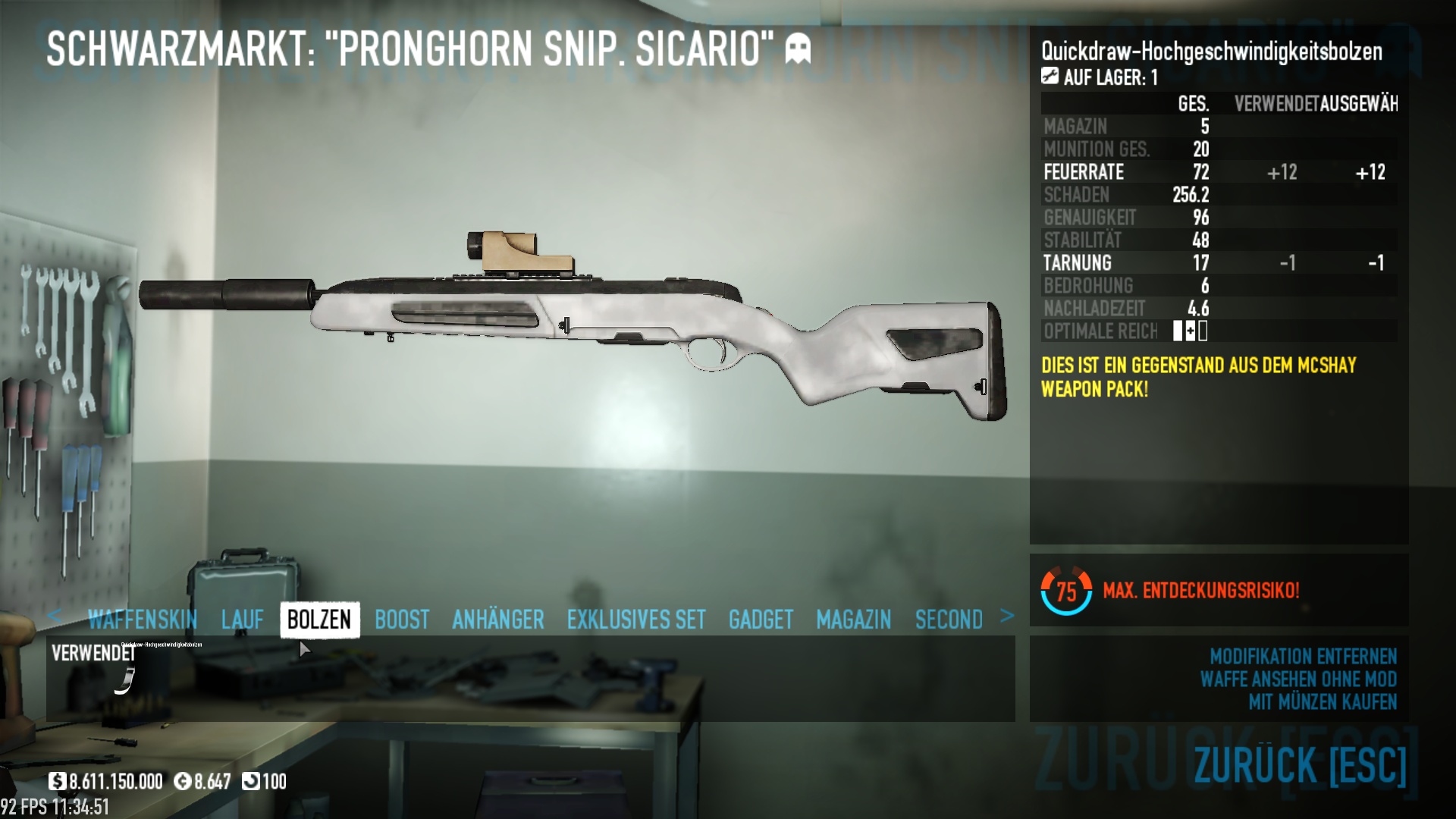Click Mit Münzen Kaufen
Image resolution: width=1456 pixels, height=819 pixels.
[x=1323, y=702]
